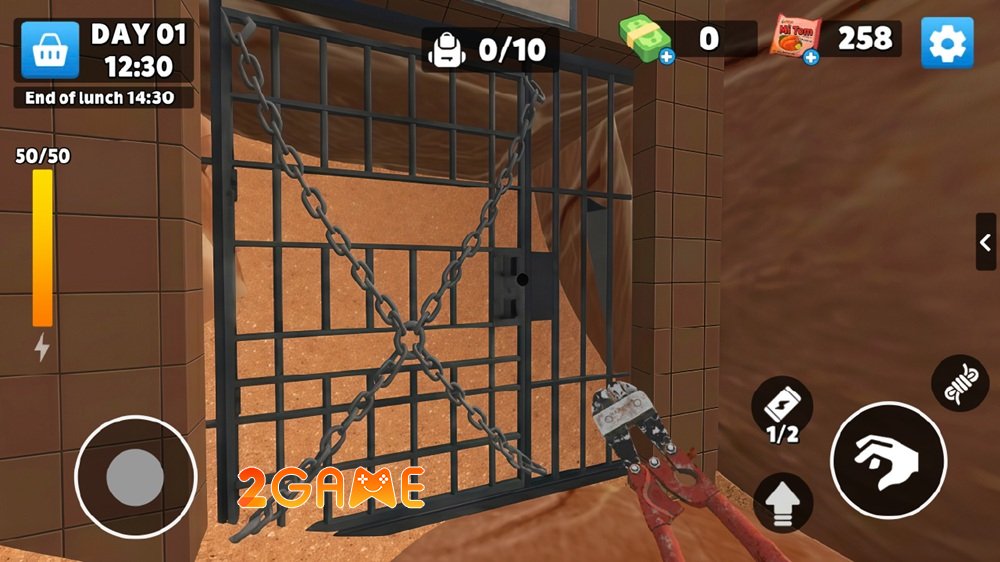
Task: Expand the side panel arrow
Action: coord(985,242)
